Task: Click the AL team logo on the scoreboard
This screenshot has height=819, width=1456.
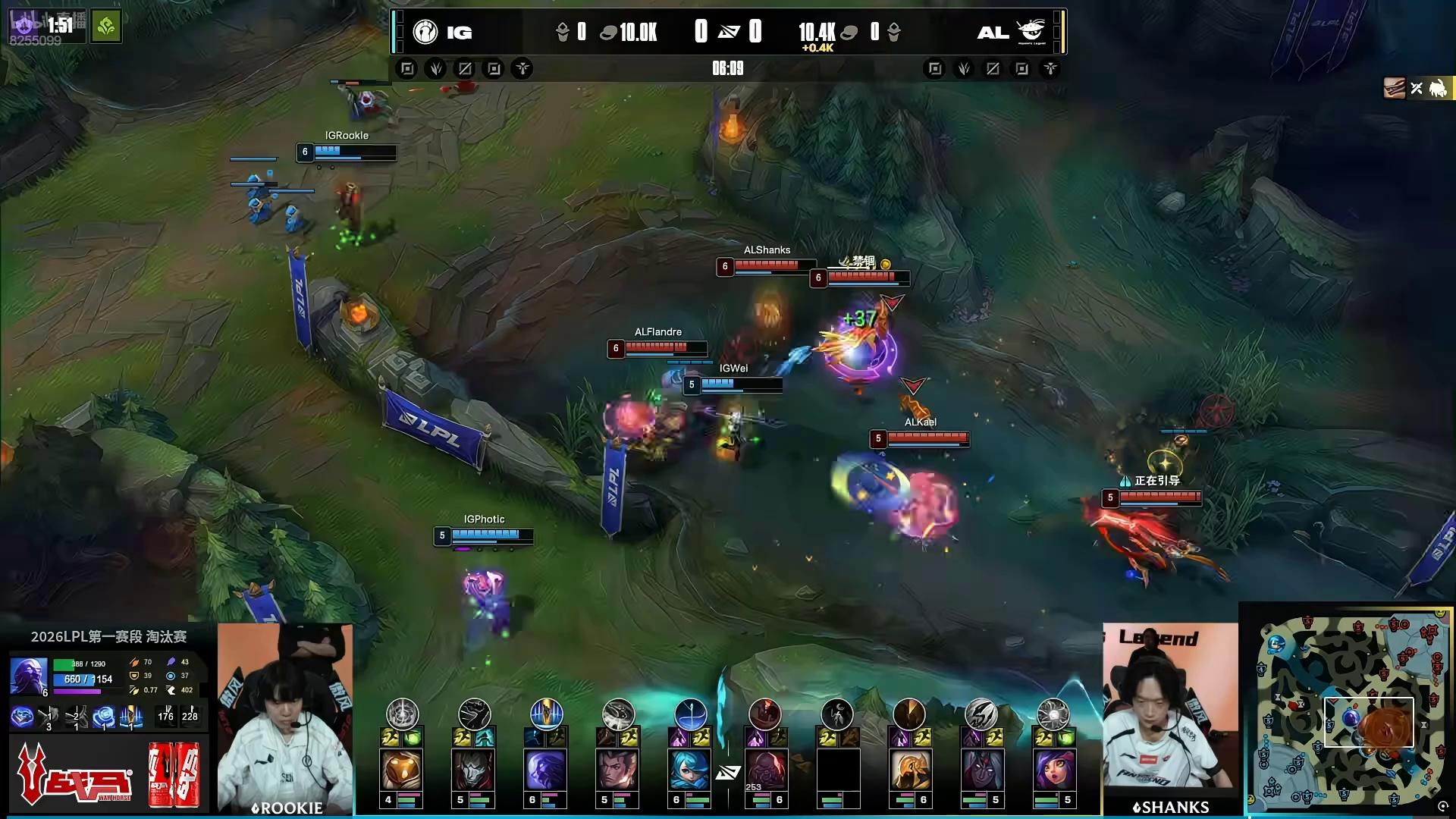Action: coord(1031,32)
